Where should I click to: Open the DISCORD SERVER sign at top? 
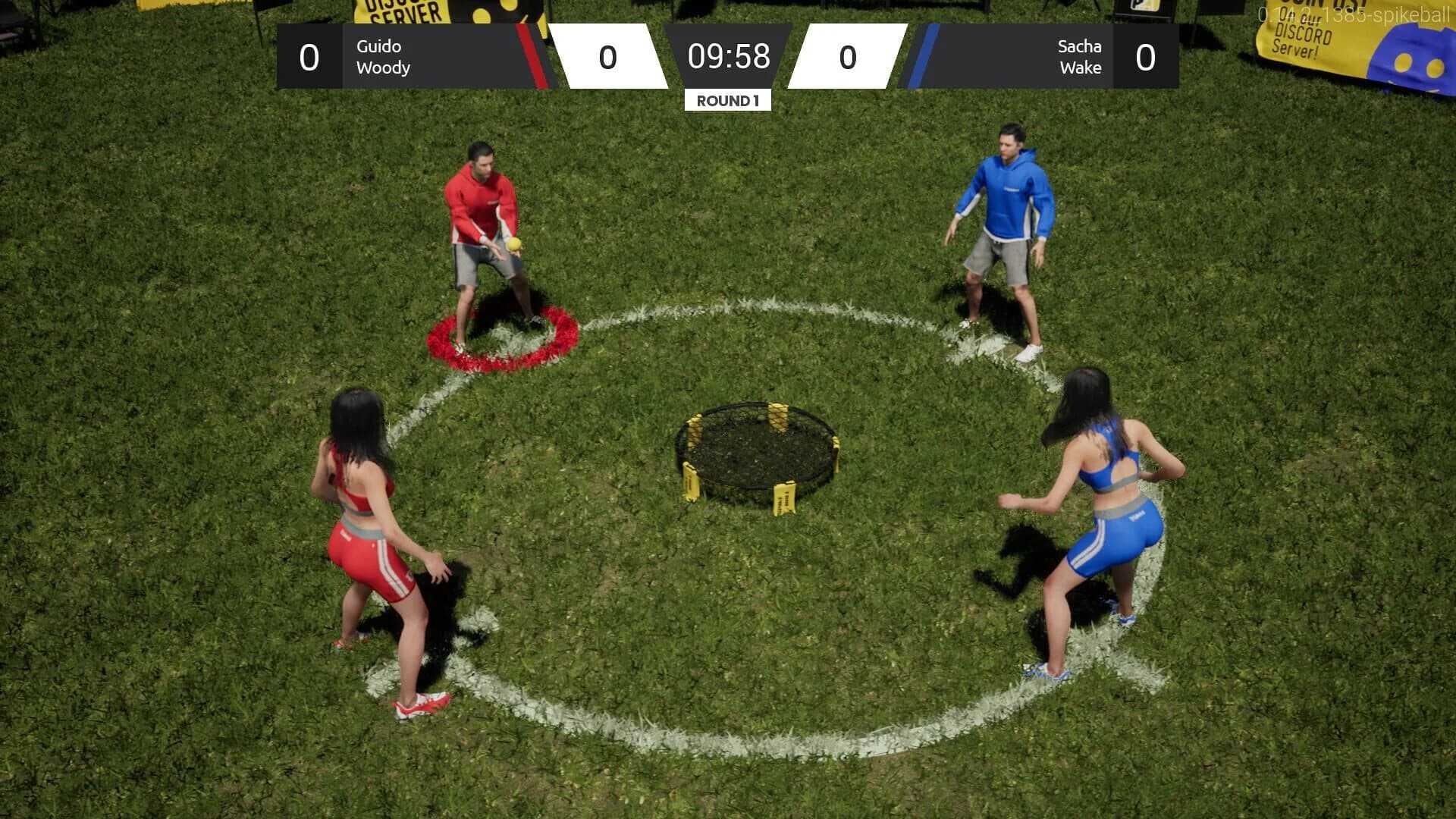pyautogui.click(x=402, y=11)
